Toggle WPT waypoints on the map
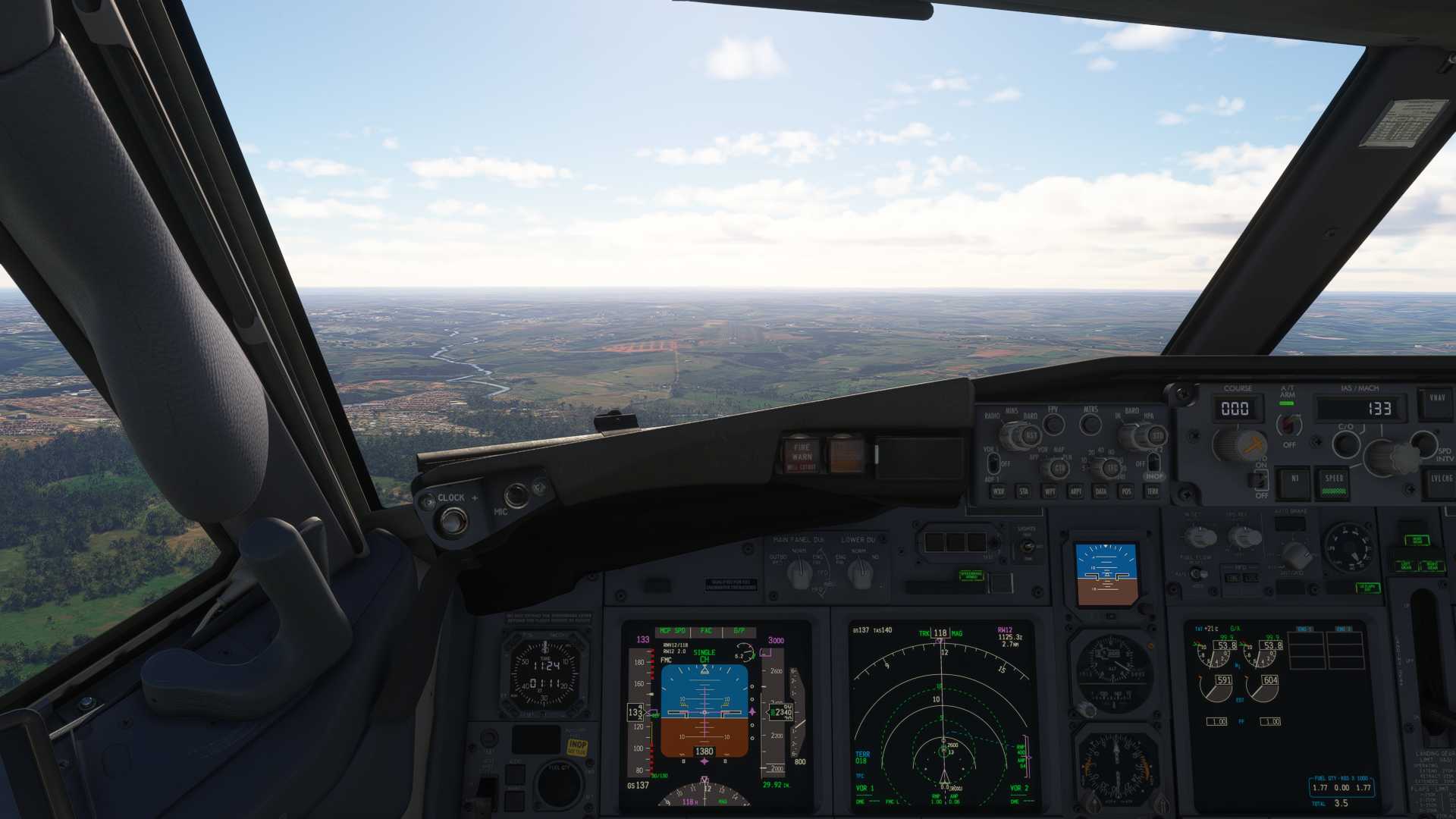1456x819 pixels. 1050,492
